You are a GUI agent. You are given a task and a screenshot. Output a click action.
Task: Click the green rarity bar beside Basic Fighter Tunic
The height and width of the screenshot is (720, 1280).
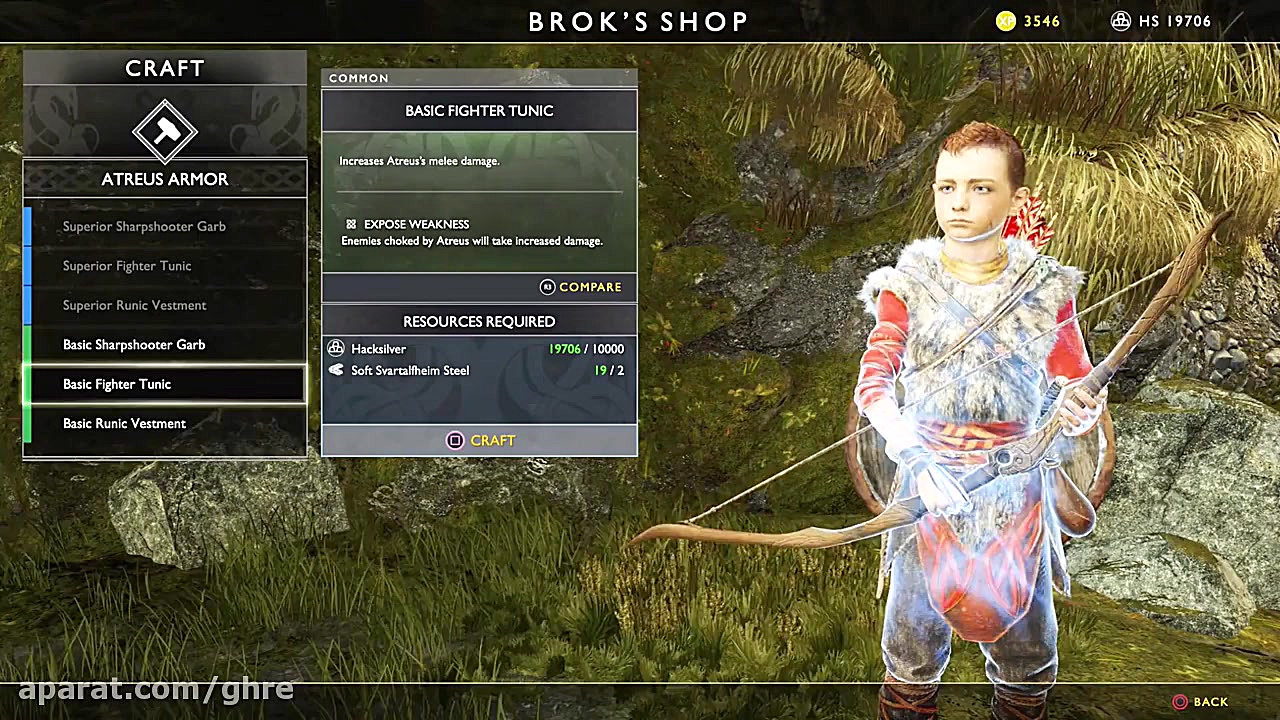27,384
